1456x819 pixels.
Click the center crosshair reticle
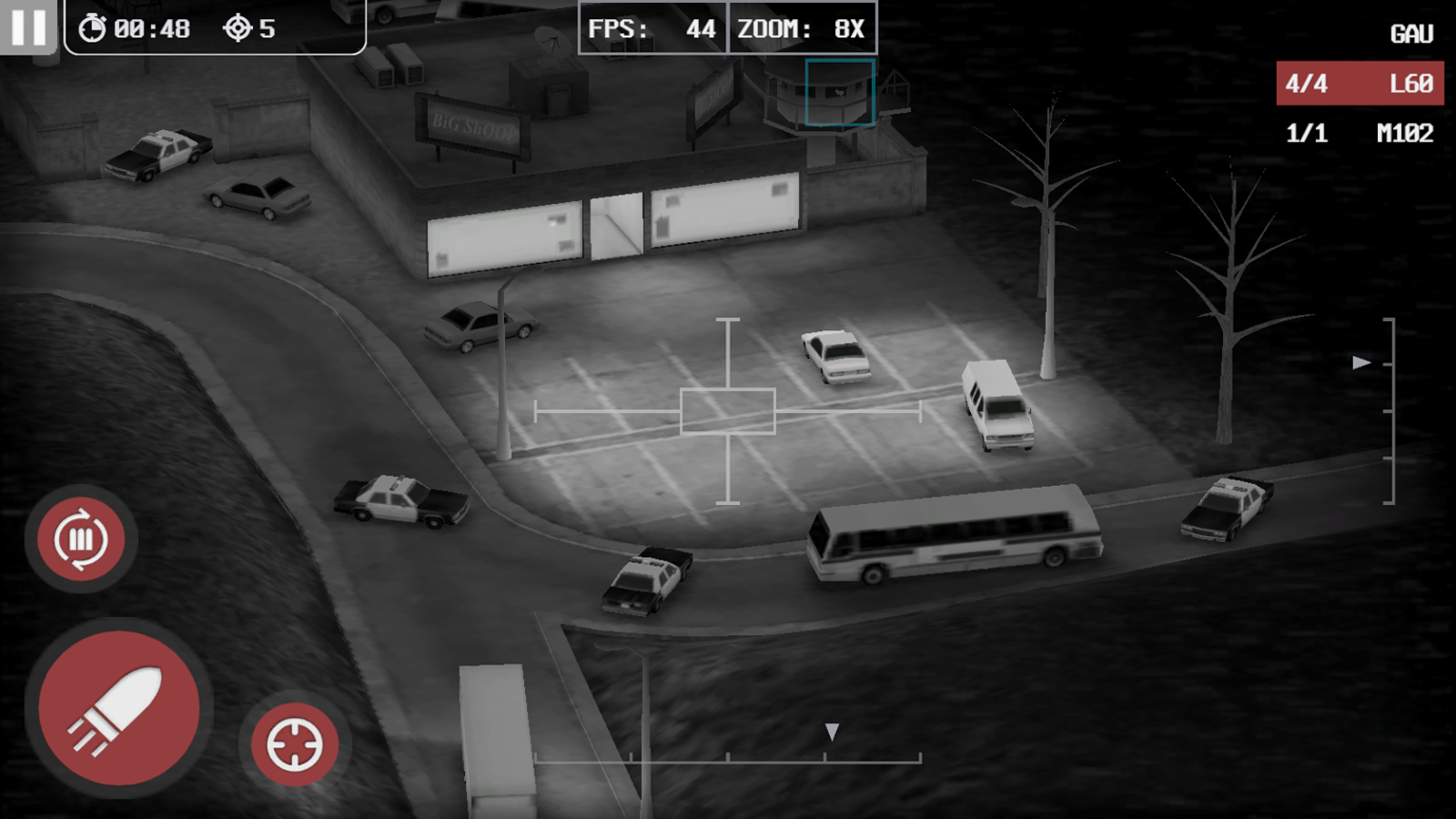point(728,411)
